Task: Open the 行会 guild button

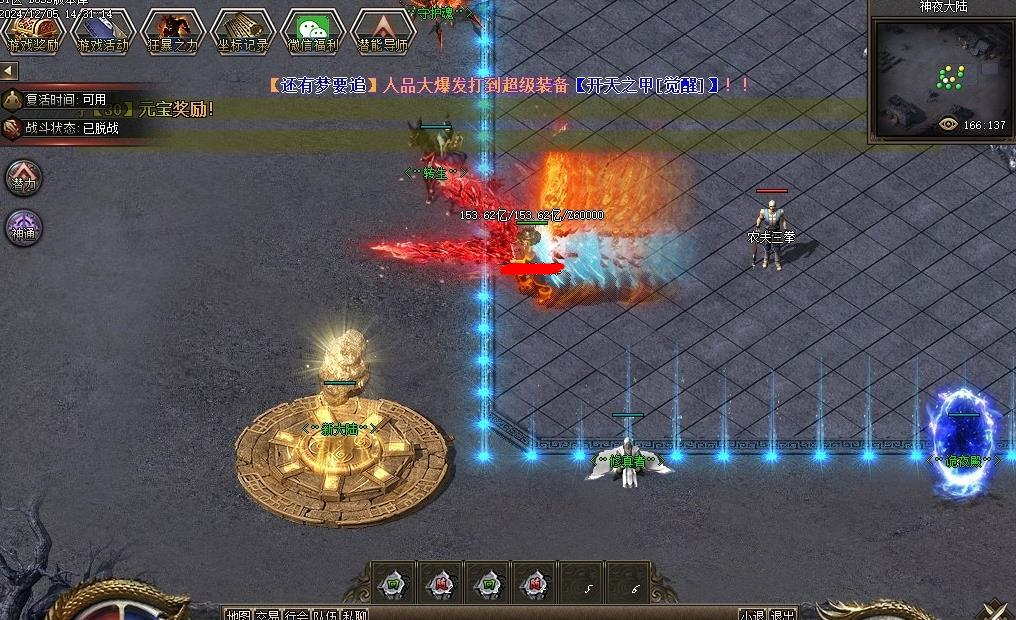Action: point(296,614)
